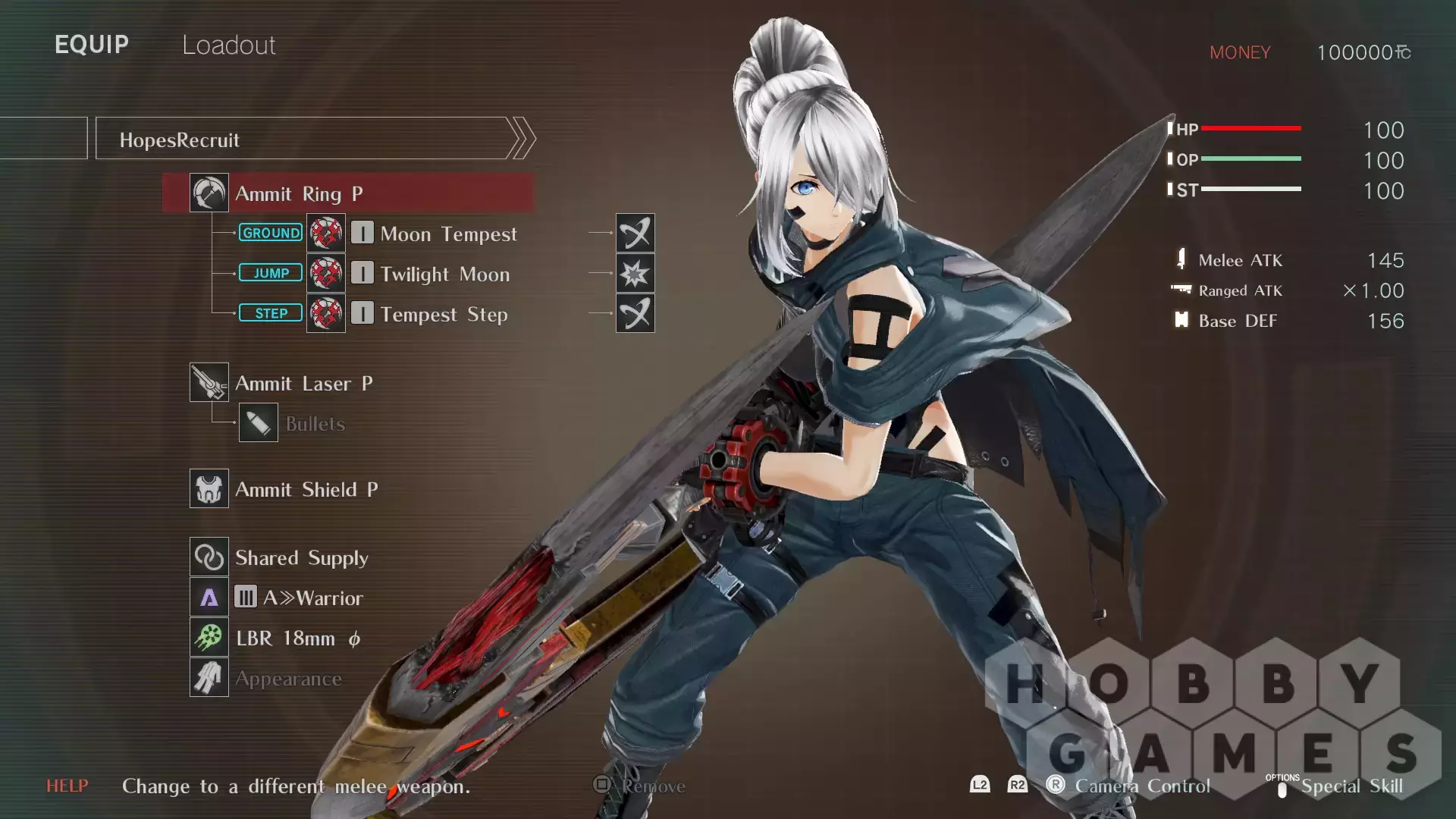Open the Tempest Step effect icon slot

pyautogui.click(x=635, y=313)
